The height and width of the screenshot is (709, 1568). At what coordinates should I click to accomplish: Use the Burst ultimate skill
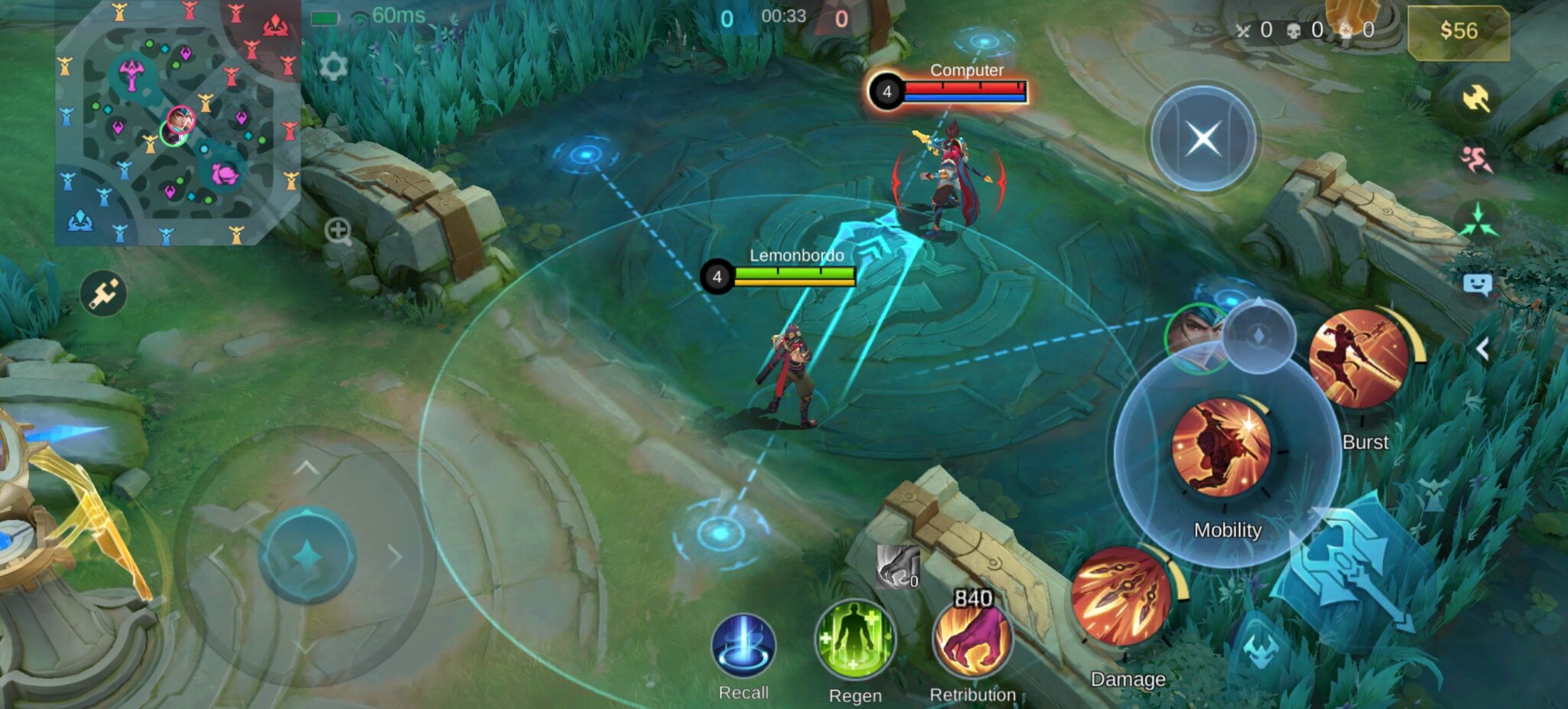[1359, 358]
